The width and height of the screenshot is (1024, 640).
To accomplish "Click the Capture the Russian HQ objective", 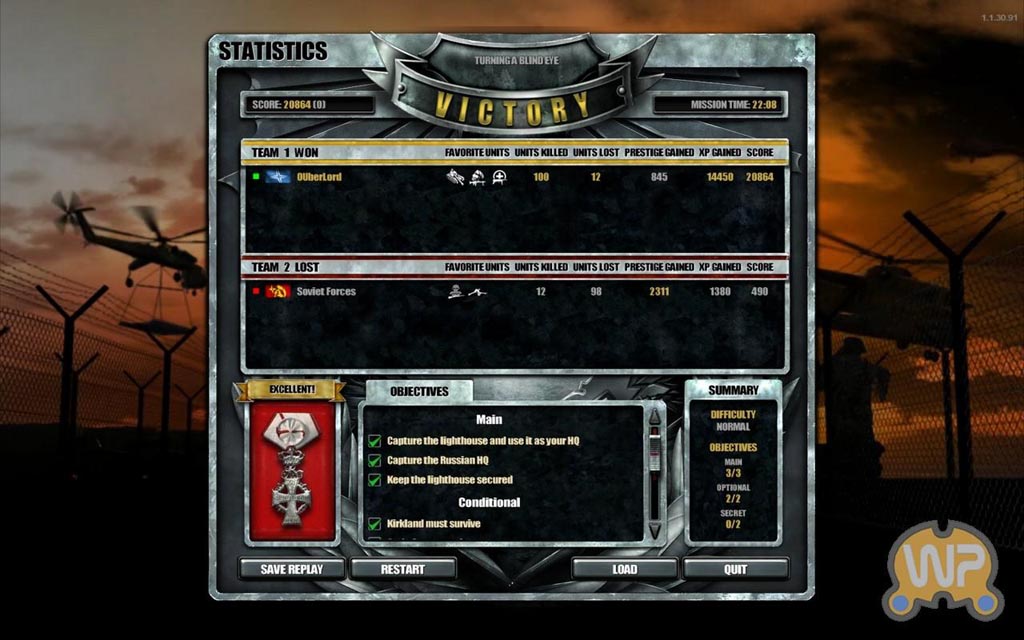I will (437, 460).
